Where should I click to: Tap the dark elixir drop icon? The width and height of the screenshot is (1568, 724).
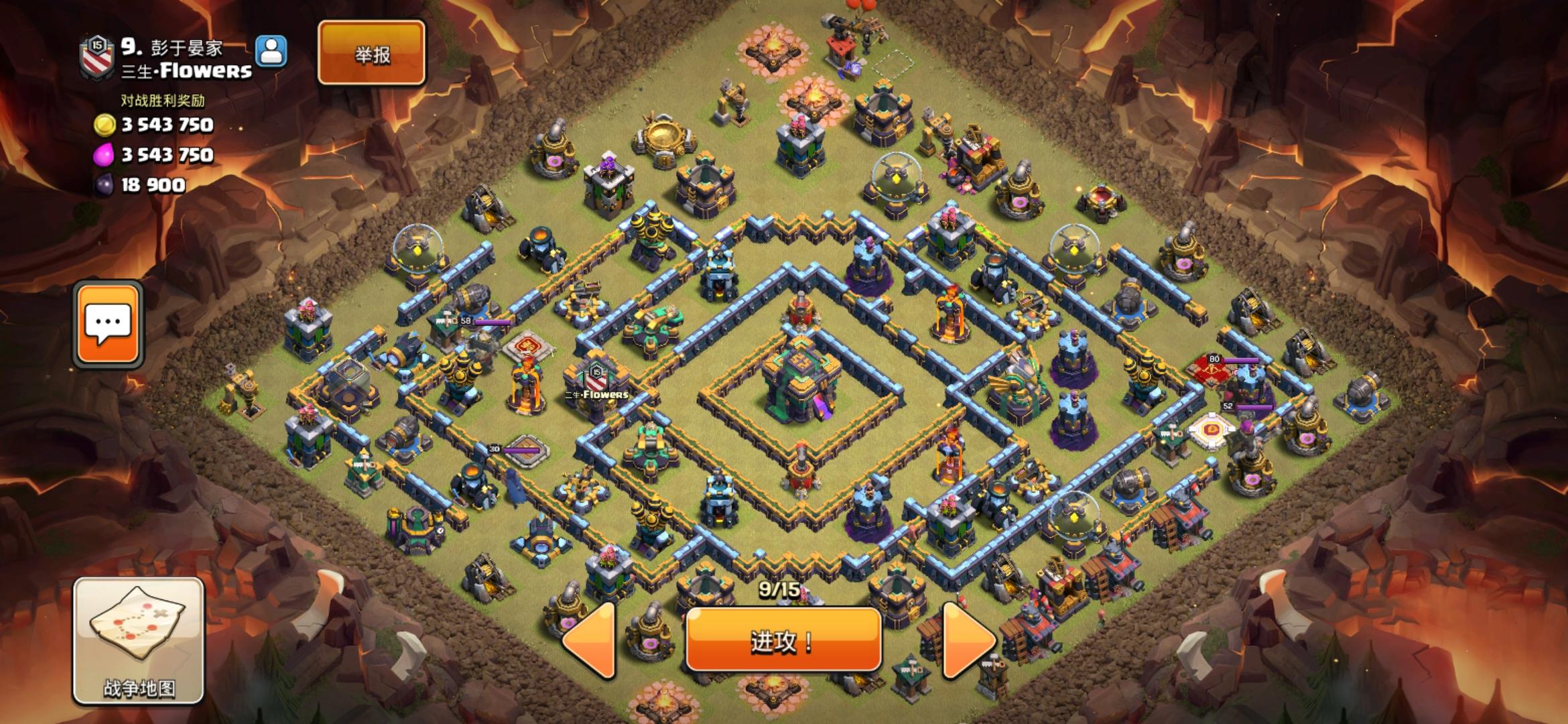tap(105, 182)
